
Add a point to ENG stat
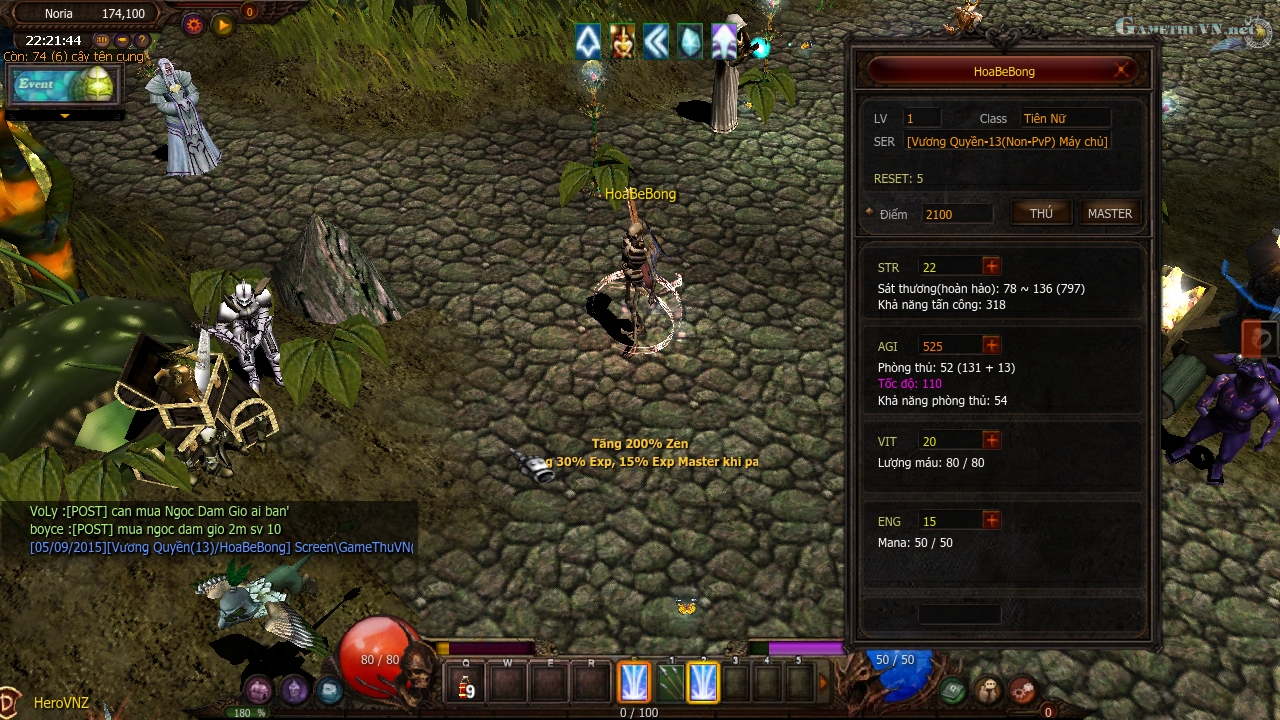[990, 520]
